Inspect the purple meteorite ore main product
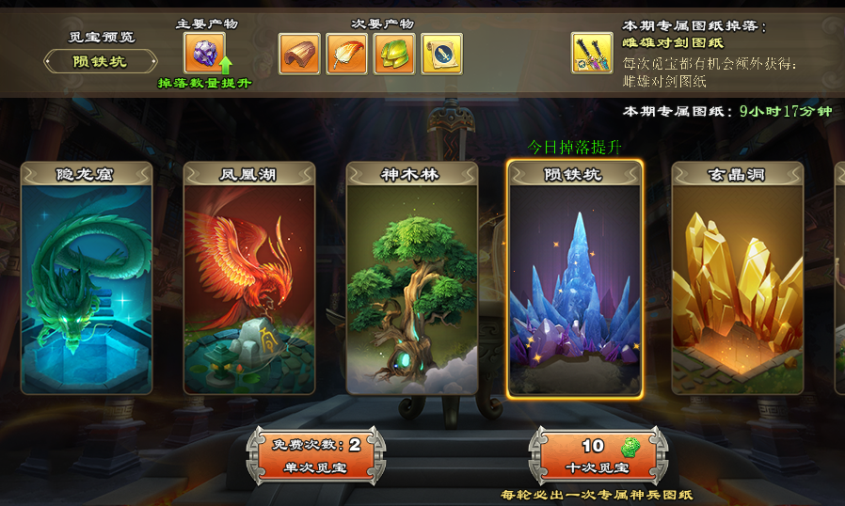845x506 pixels. point(204,53)
